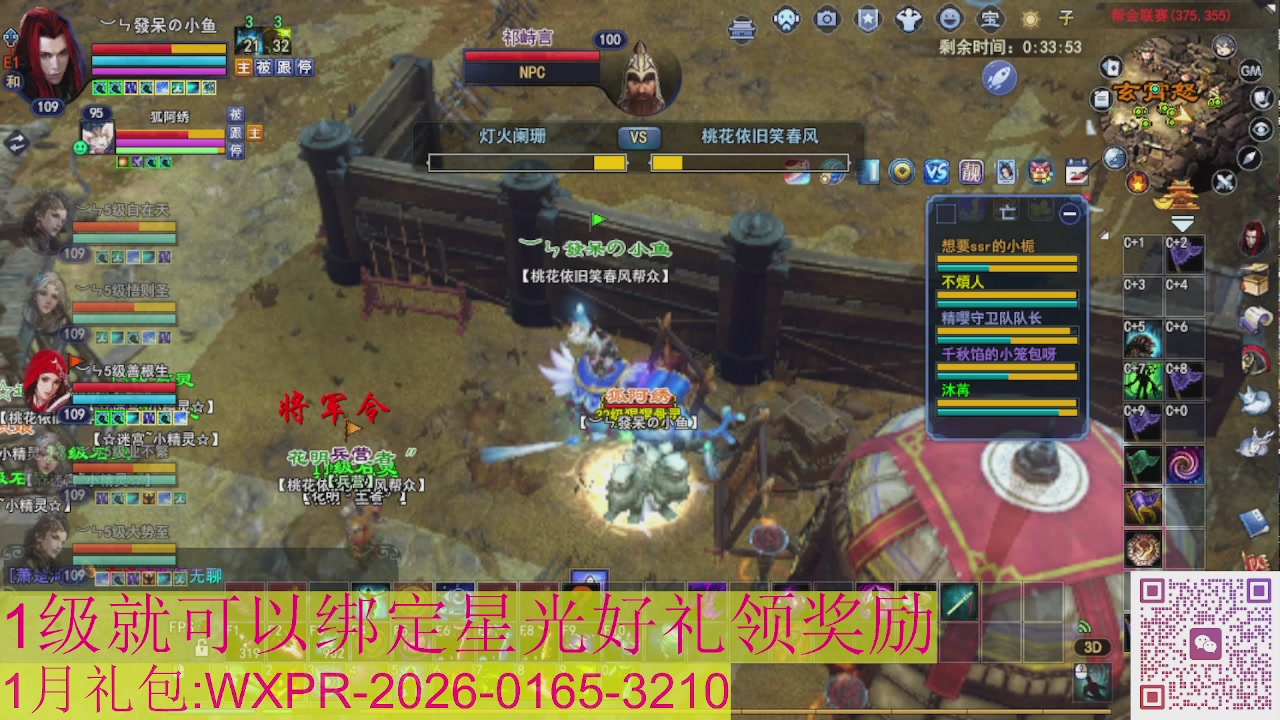This screenshot has width=1280, height=720.
Task: Expand the world map via the globe icon
Action: pyautogui.click(x=1115, y=156)
